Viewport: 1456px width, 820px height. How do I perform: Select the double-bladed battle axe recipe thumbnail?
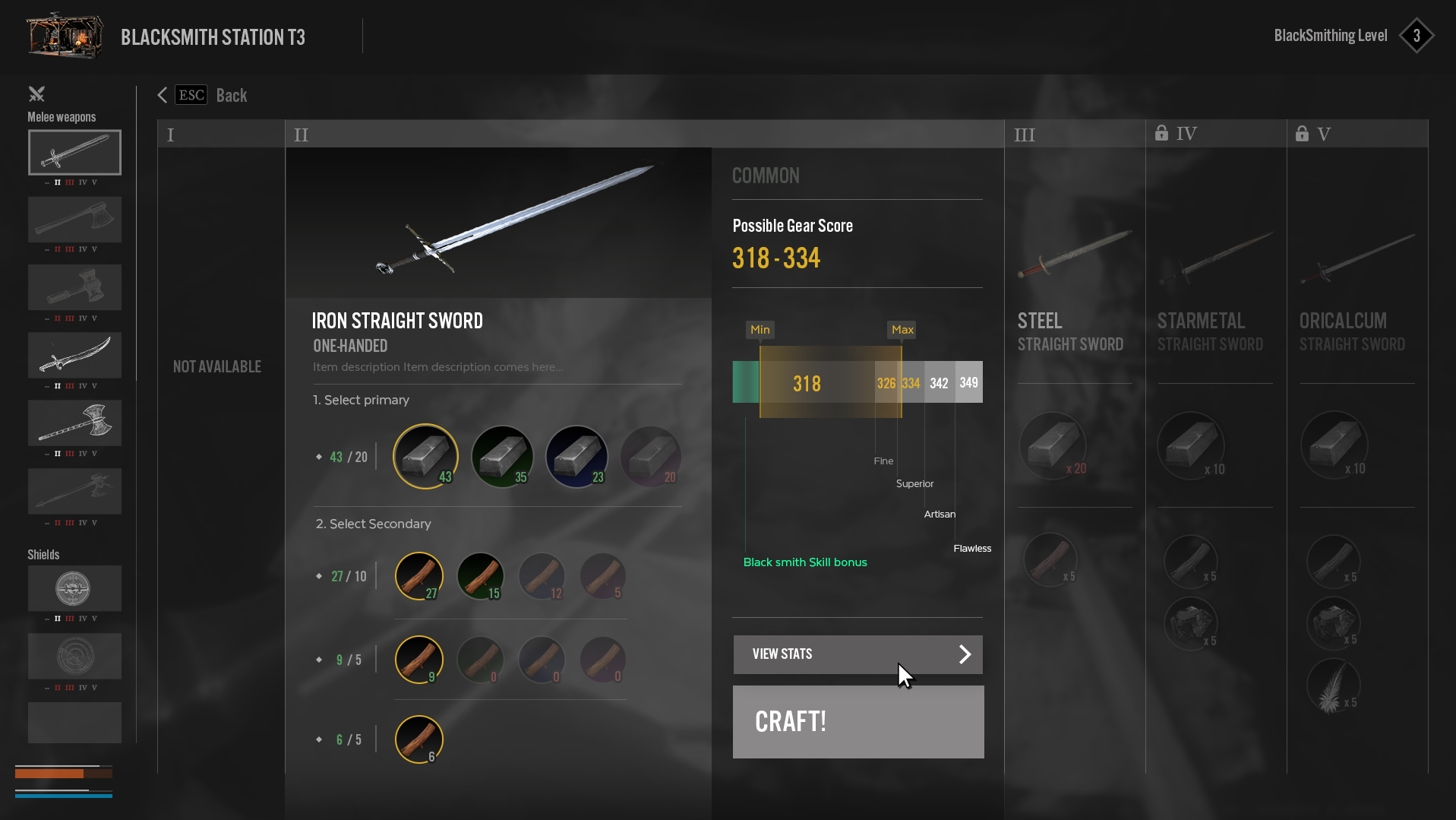click(74, 423)
